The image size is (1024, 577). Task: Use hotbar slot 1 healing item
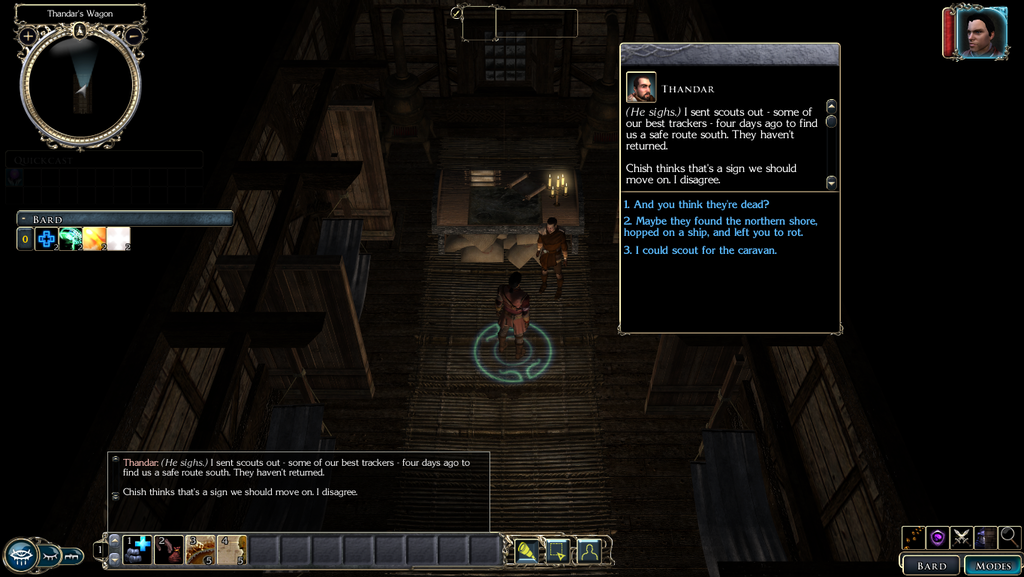(x=138, y=549)
